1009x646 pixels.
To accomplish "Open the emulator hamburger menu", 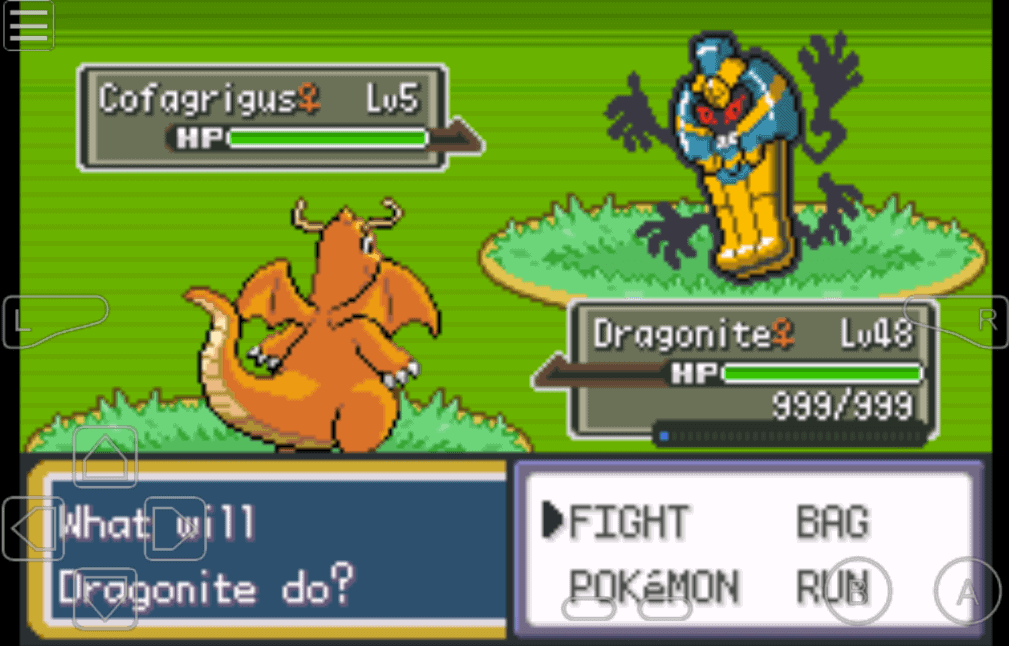I will coord(29,26).
